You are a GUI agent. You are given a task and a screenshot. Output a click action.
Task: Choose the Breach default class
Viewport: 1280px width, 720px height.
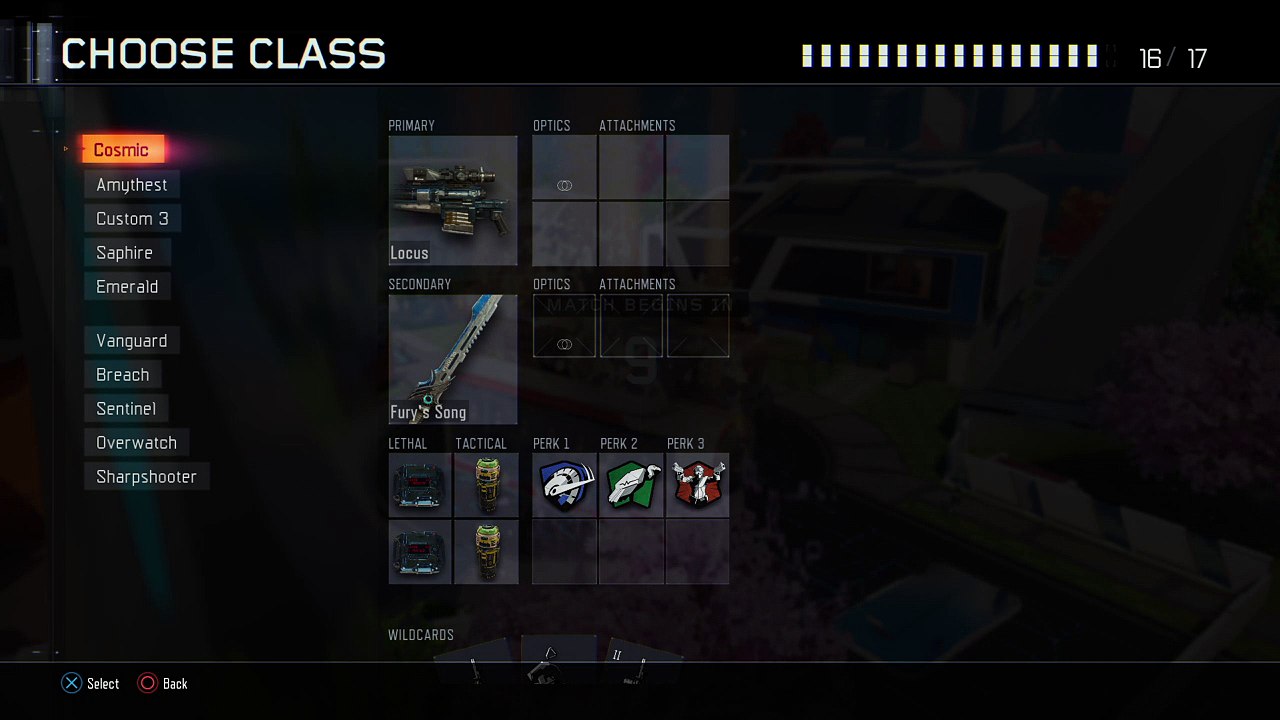click(123, 375)
